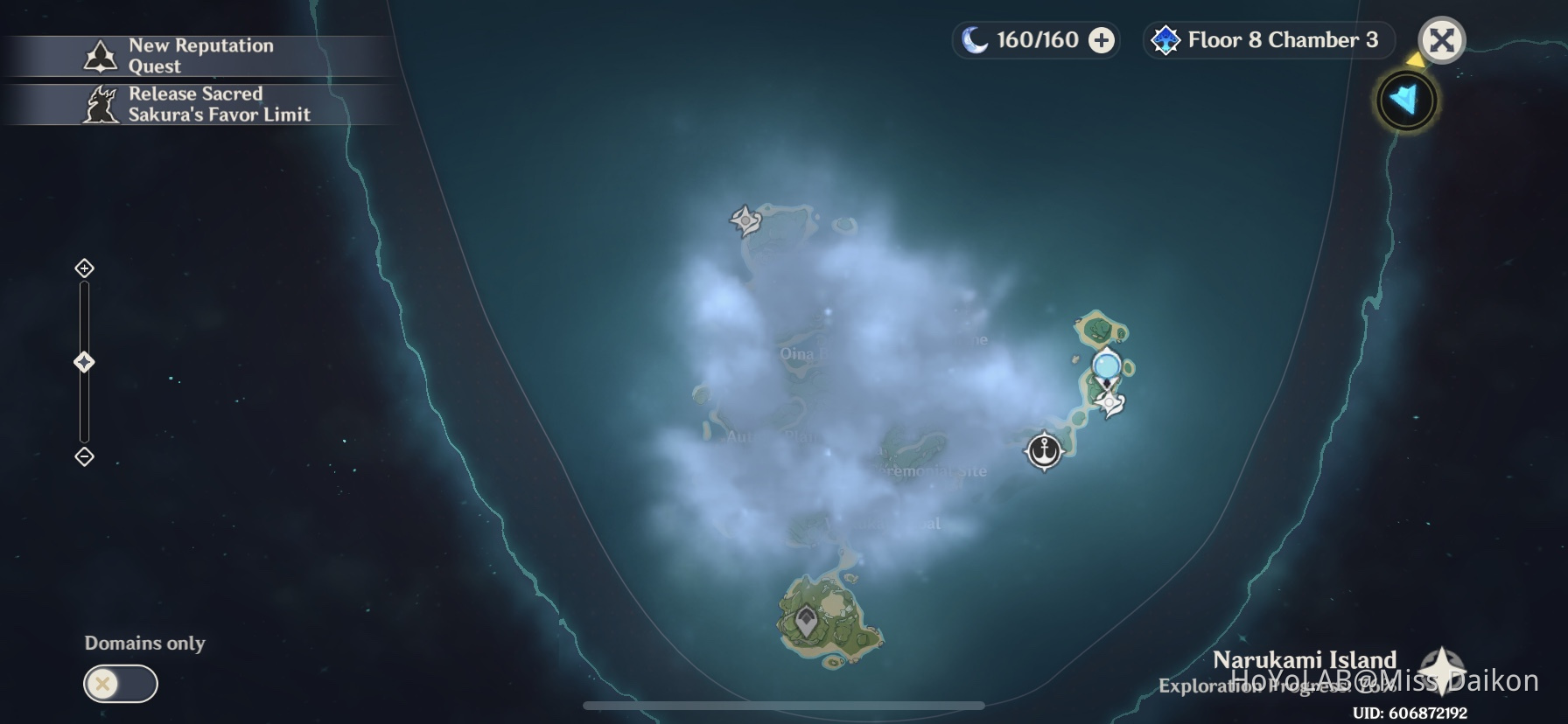Click the zoom-out diamond below the slider

click(84, 456)
